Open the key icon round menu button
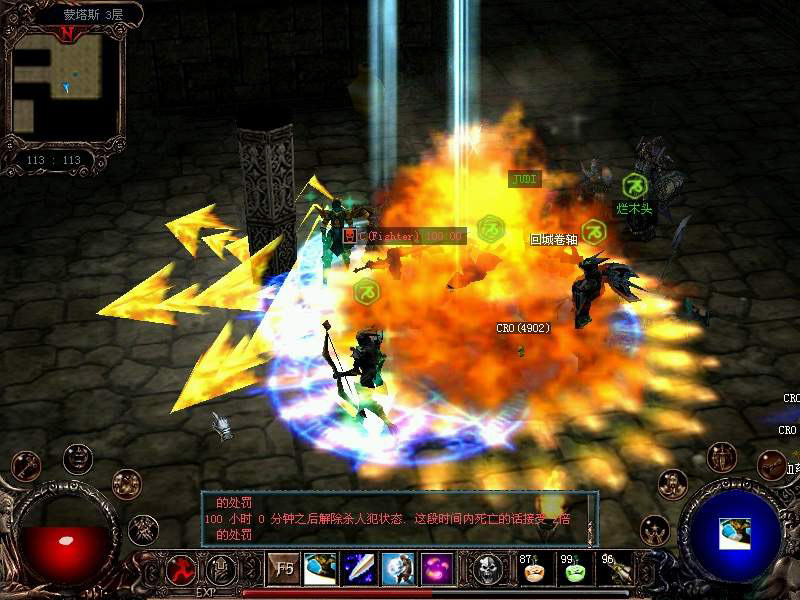 point(25,465)
